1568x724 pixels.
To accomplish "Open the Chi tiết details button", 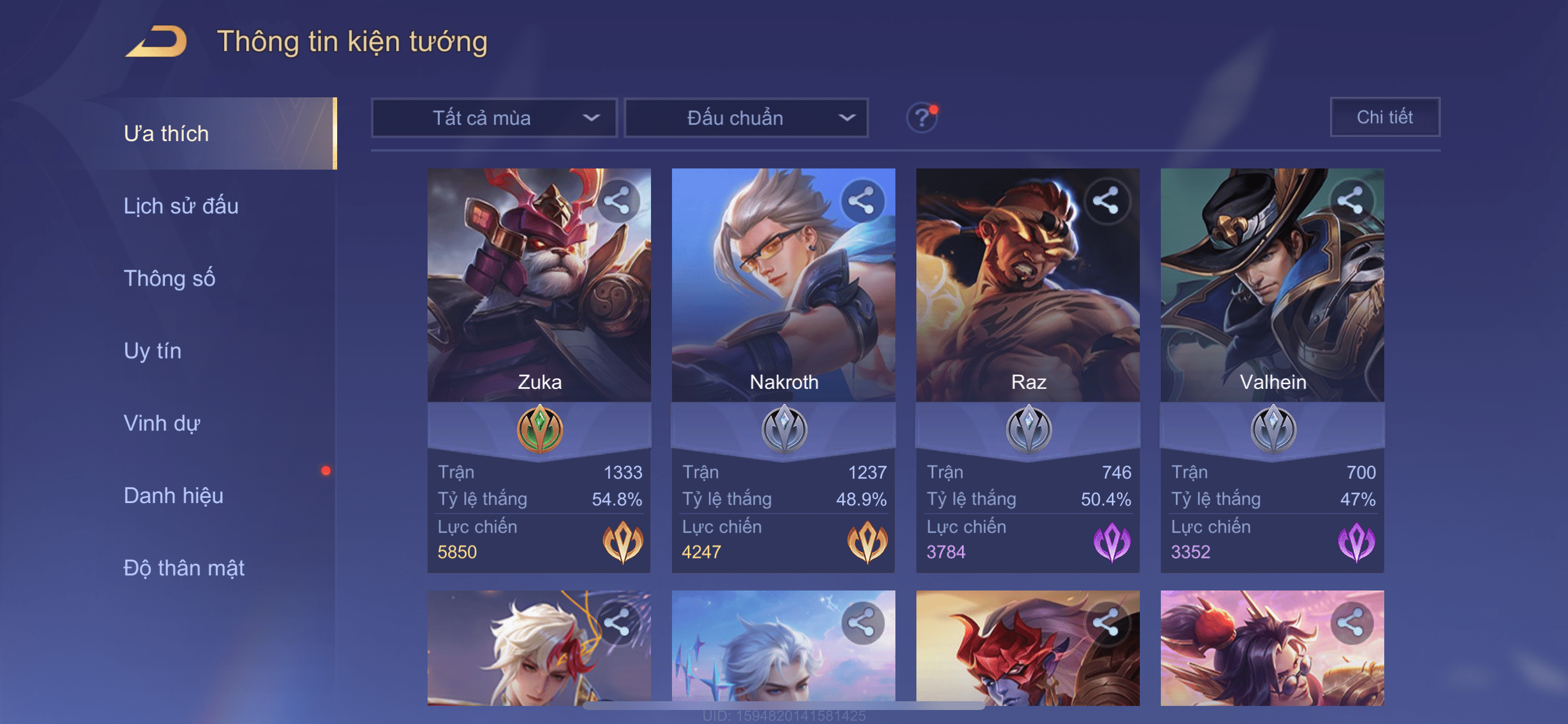I will point(1384,117).
